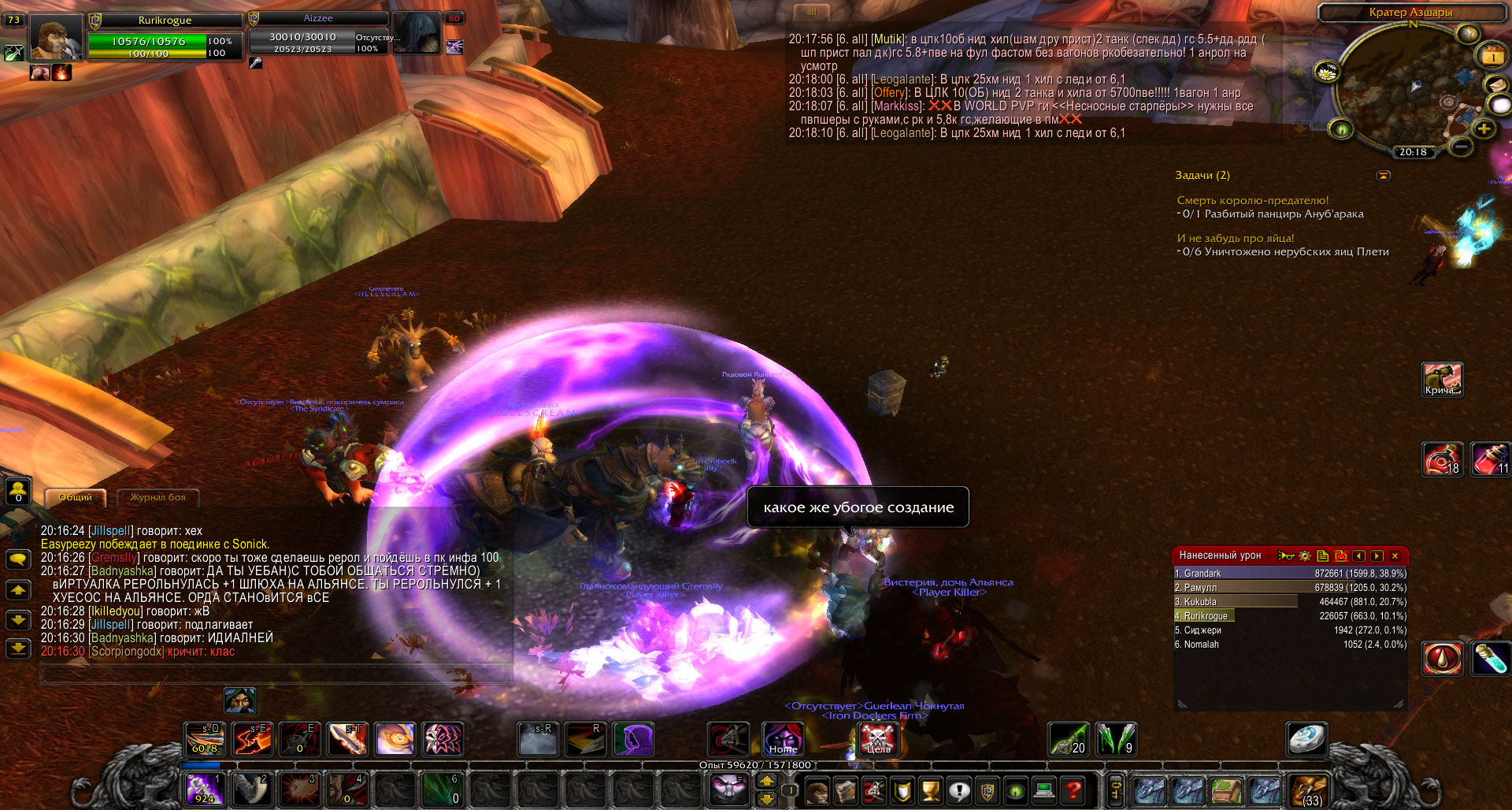The height and width of the screenshot is (810, 1512).
Task: Open the character info portrait micro button
Action: click(x=817, y=790)
